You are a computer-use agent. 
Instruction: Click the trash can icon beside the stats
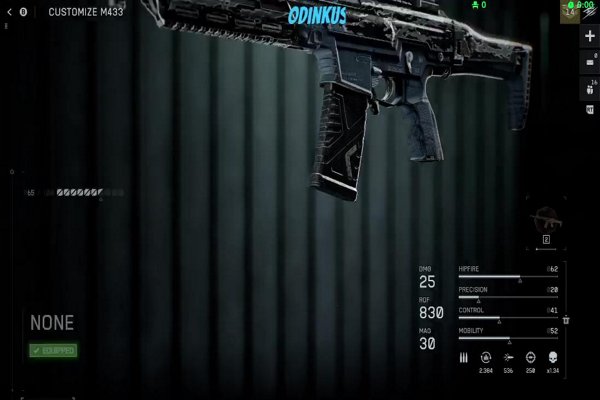[566, 319]
